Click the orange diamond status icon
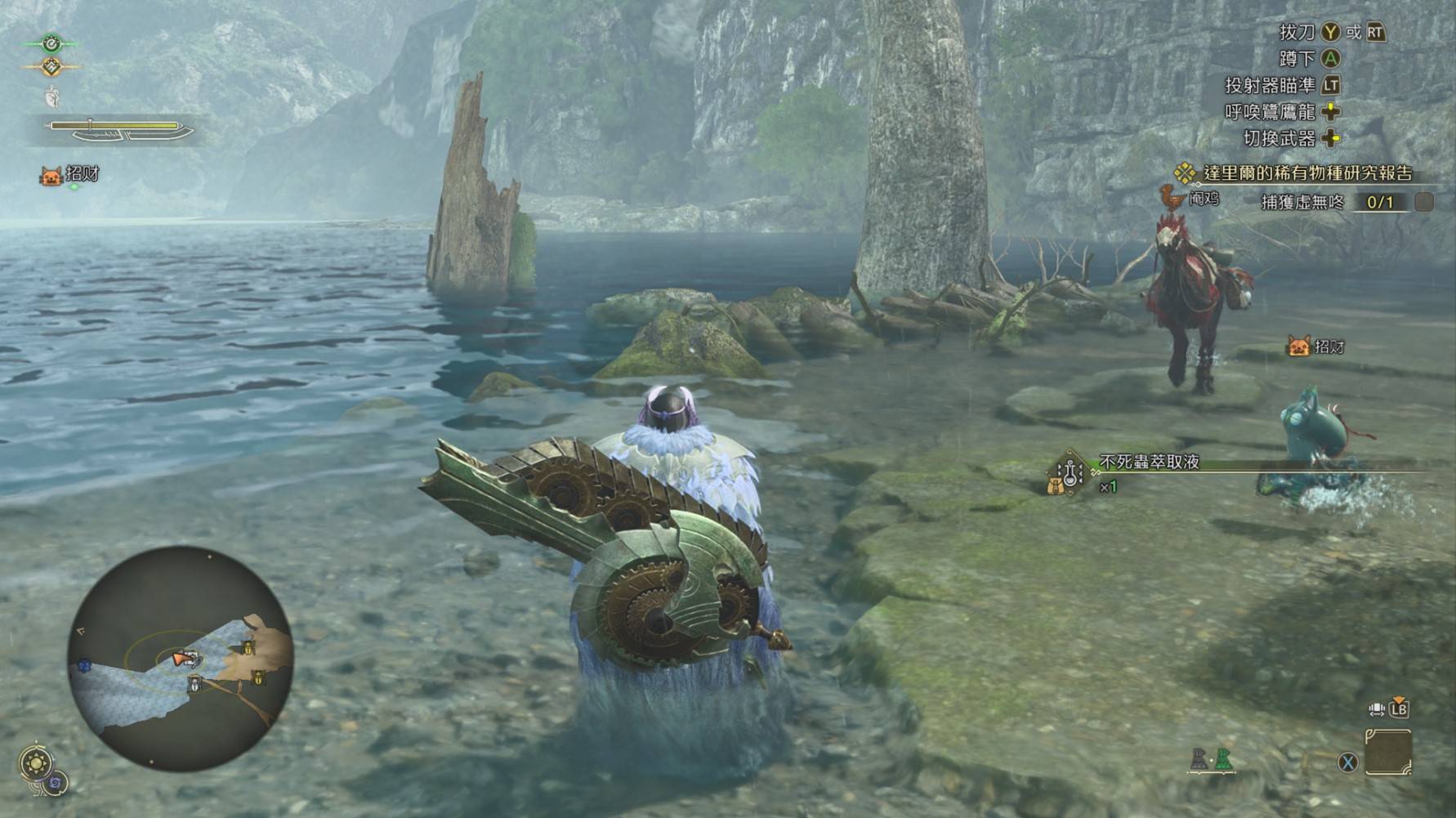Image resolution: width=1456 pixels, height=818 pixels. coord(51,67)
